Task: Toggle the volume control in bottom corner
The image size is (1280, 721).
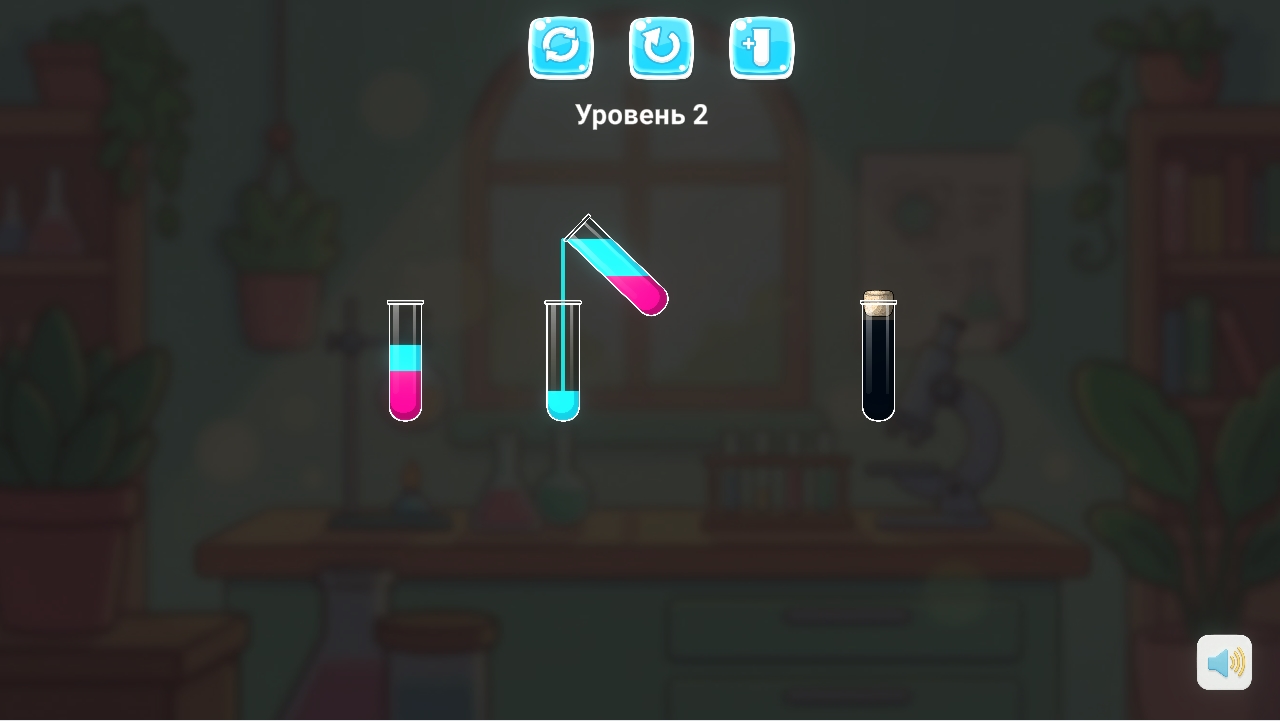Action: coord(1223,661)
